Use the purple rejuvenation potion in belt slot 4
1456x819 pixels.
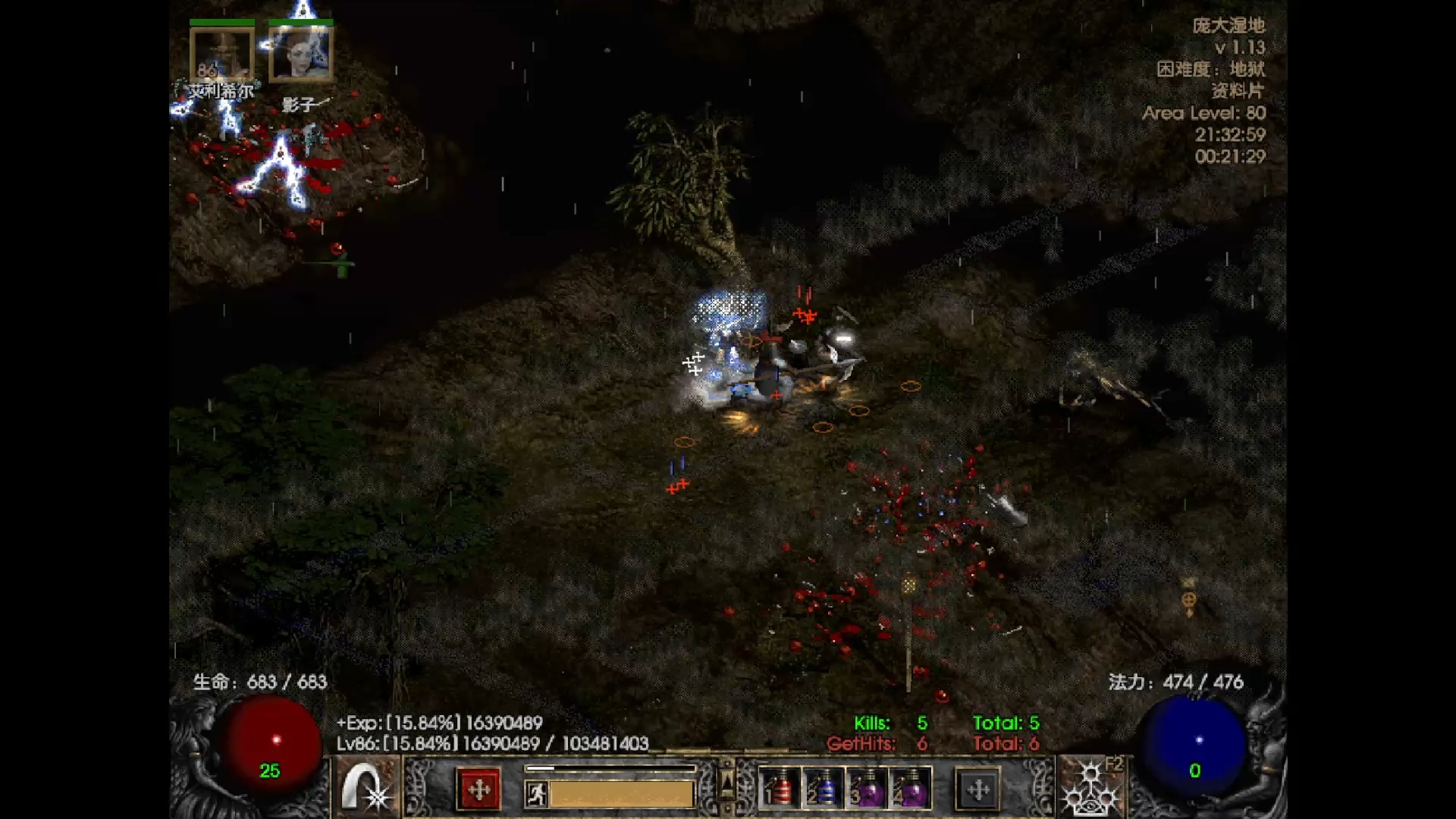pos(910,789)
